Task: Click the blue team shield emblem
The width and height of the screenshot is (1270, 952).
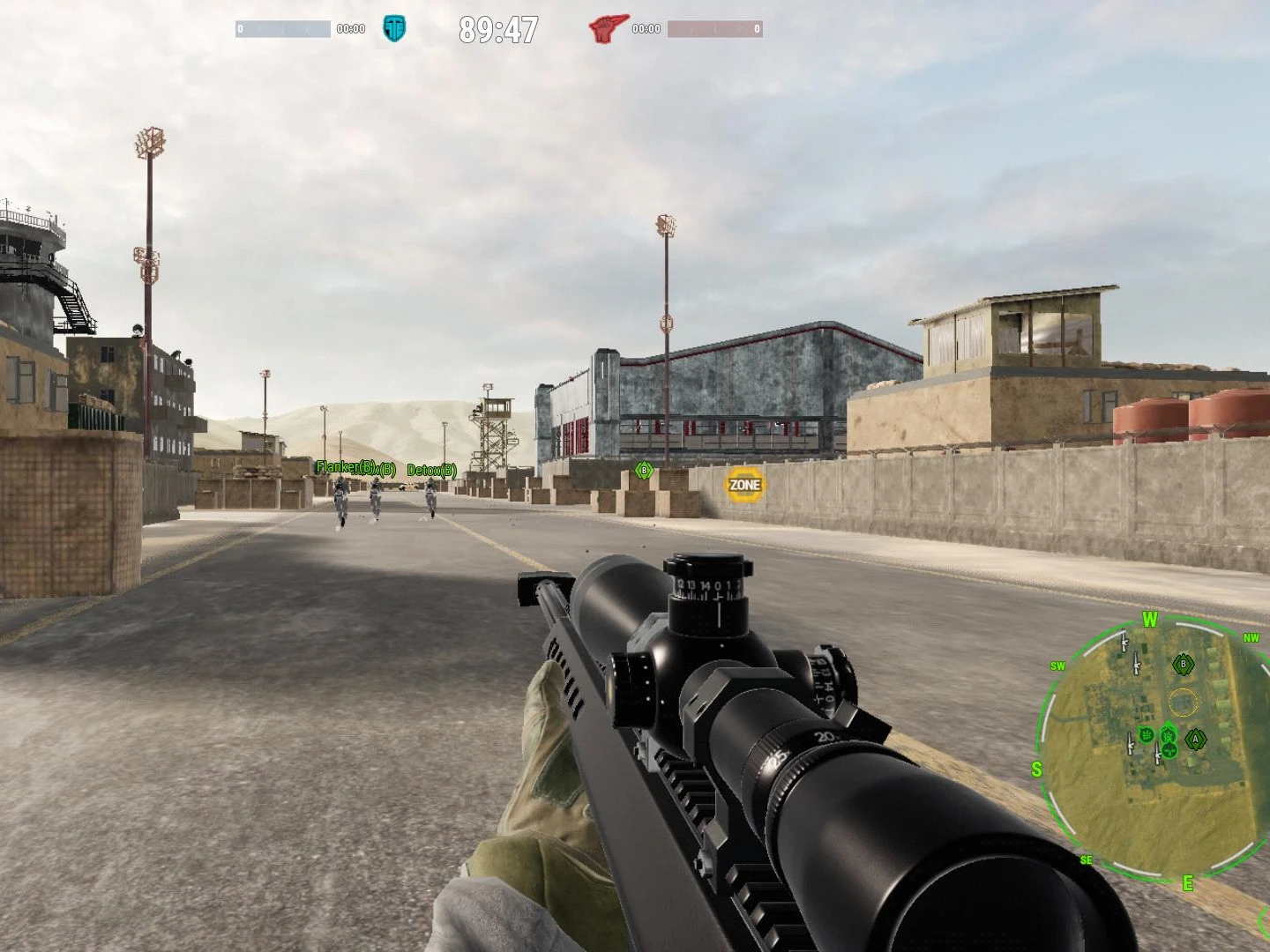Action: (x=395, y=28)
